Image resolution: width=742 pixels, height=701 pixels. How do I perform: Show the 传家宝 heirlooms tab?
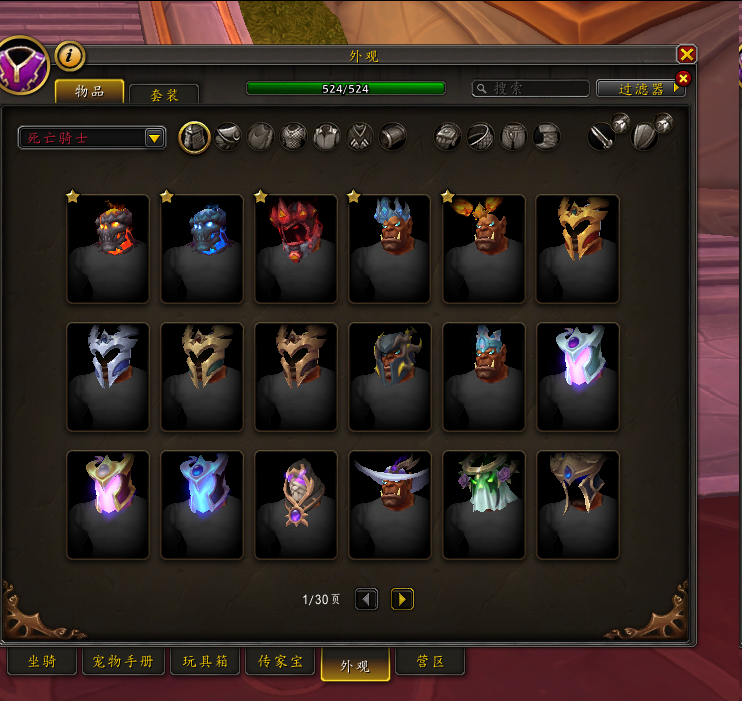coord(280,662)
